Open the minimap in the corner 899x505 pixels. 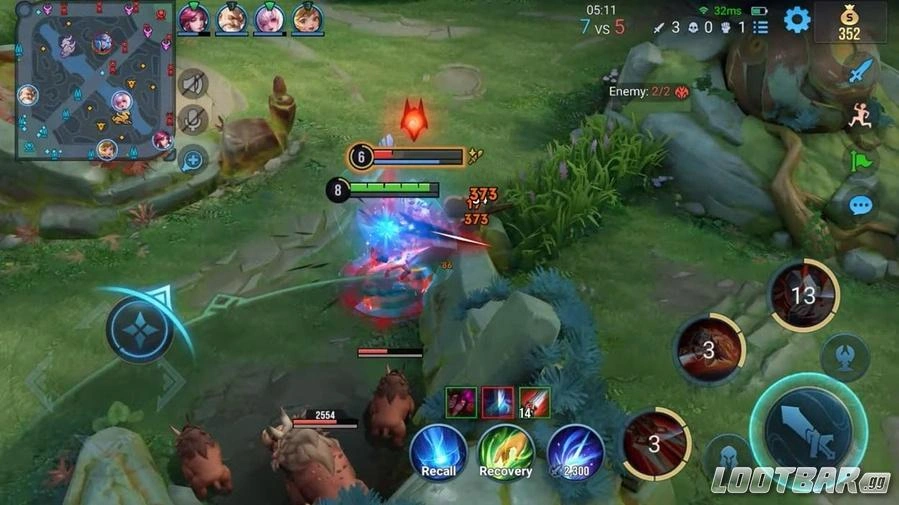point(95,82)
